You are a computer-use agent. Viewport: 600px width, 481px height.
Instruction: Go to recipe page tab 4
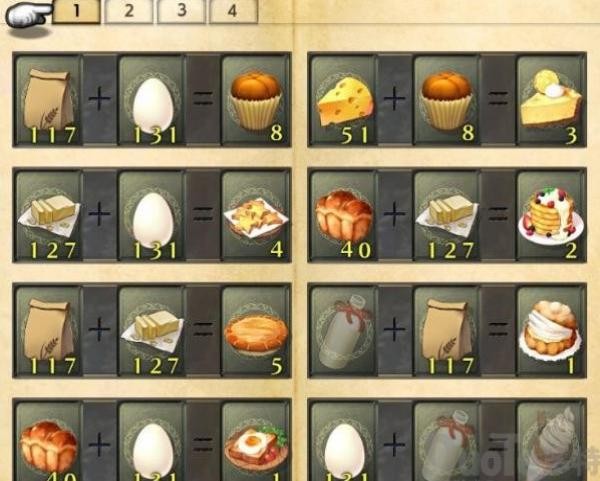click(x=232, y=12)
